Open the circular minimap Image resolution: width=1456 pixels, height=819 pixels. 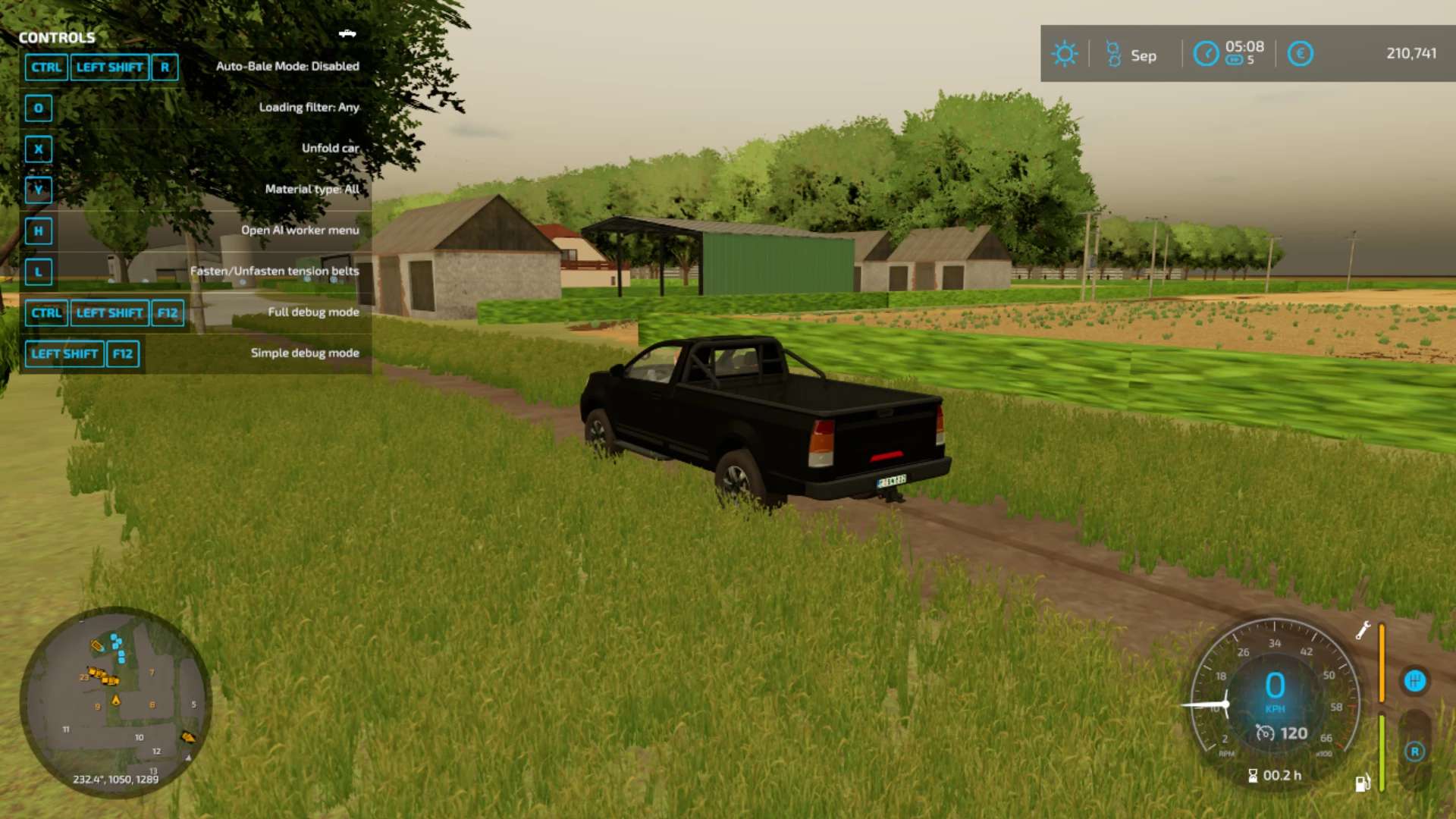tap(115, 701)
